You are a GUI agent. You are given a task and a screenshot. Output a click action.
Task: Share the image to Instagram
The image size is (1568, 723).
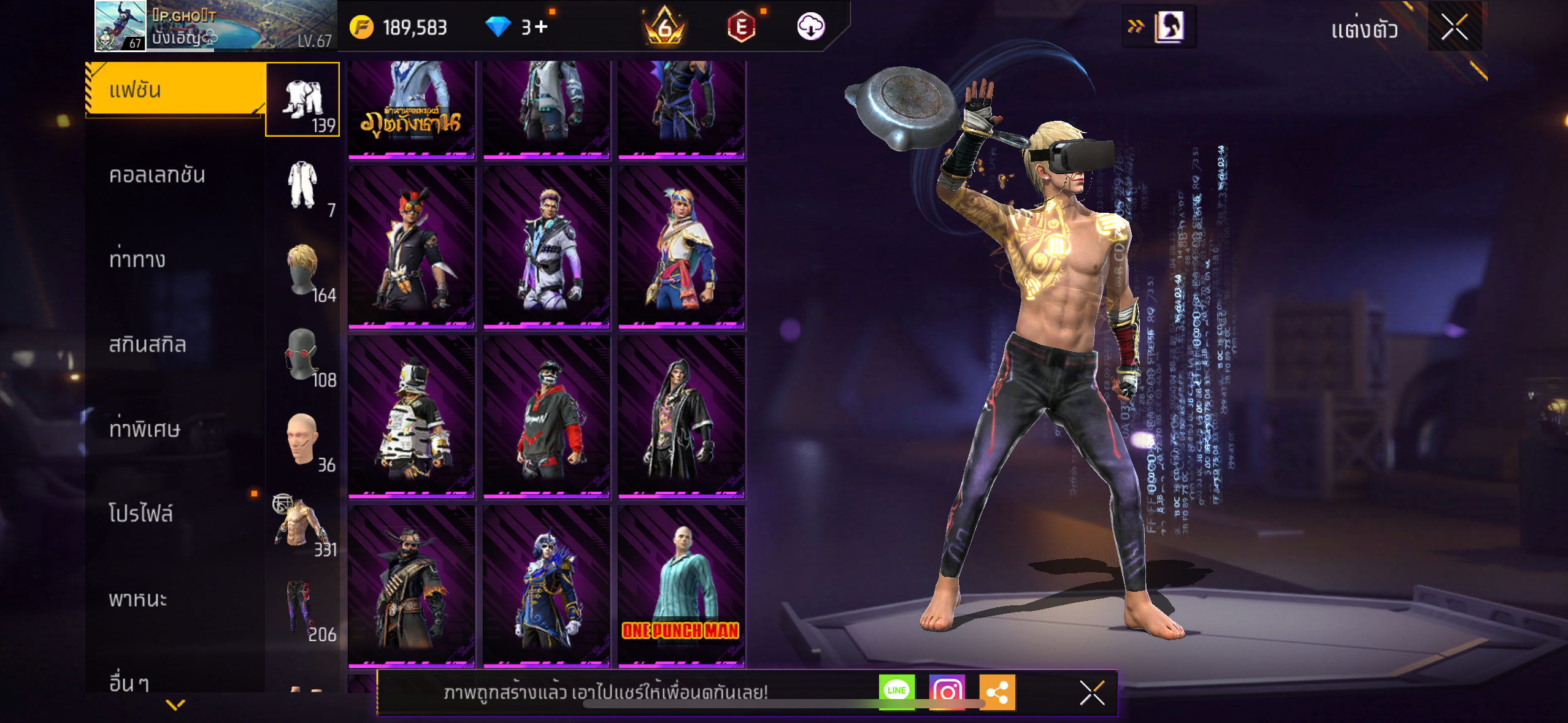point(947,692)
